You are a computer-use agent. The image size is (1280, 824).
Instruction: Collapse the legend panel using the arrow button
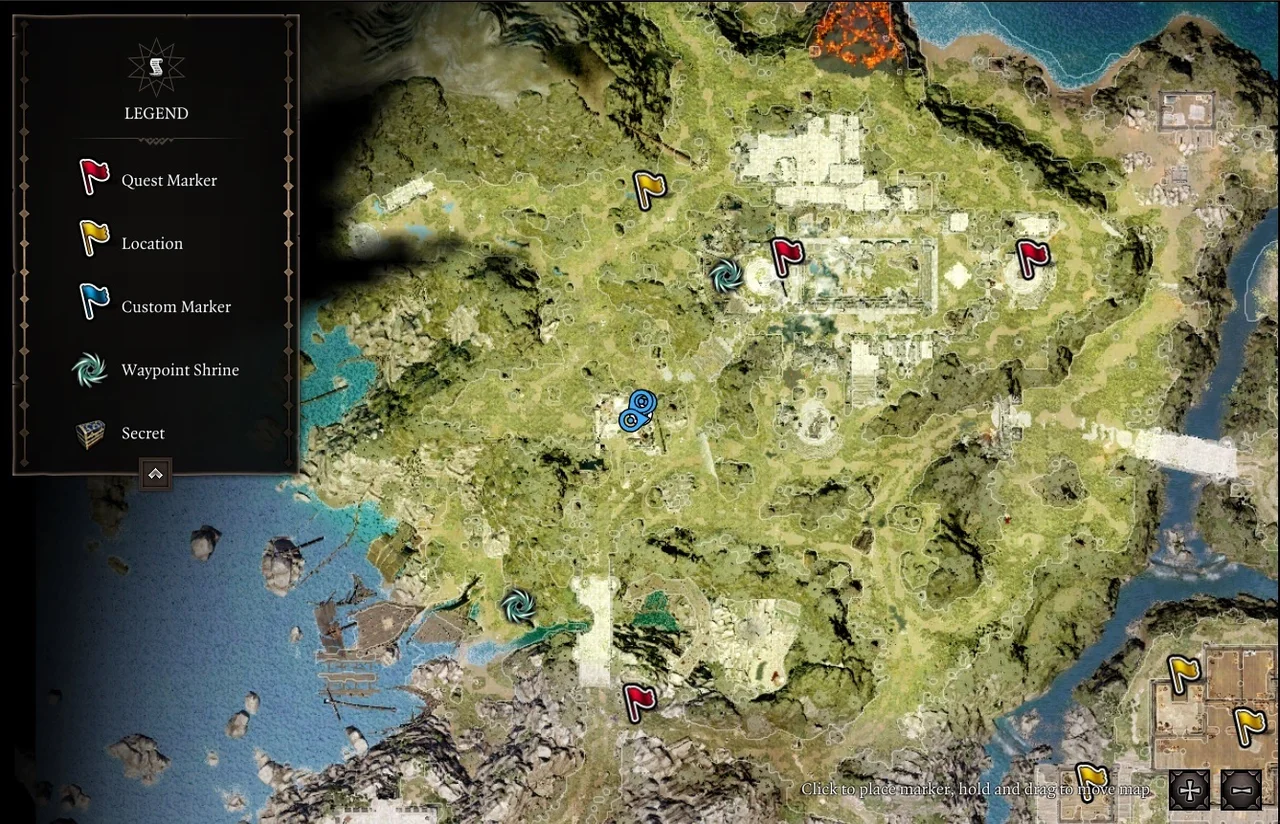coord(155,475)
